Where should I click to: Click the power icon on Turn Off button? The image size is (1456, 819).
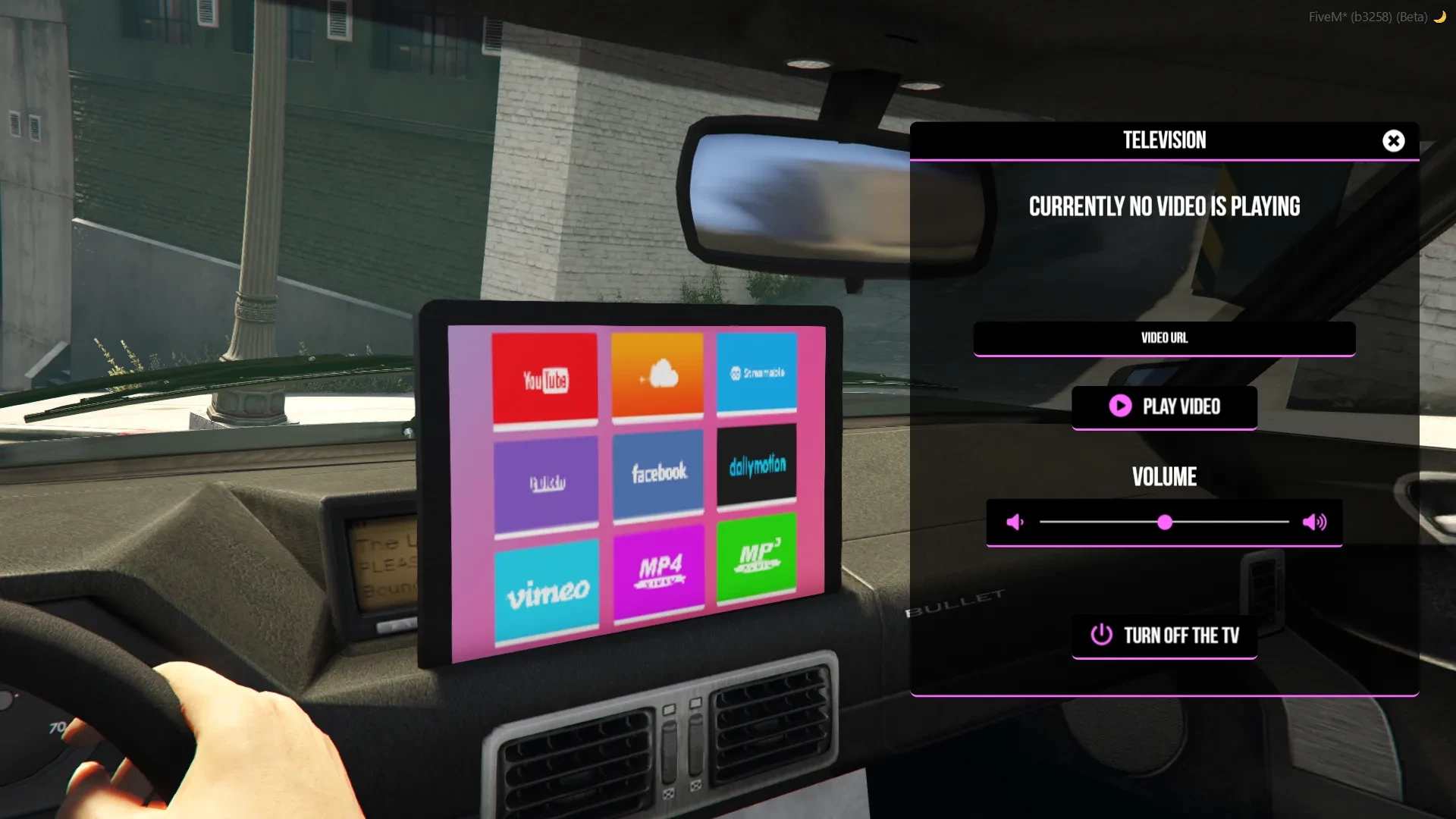click(1101, 636)
